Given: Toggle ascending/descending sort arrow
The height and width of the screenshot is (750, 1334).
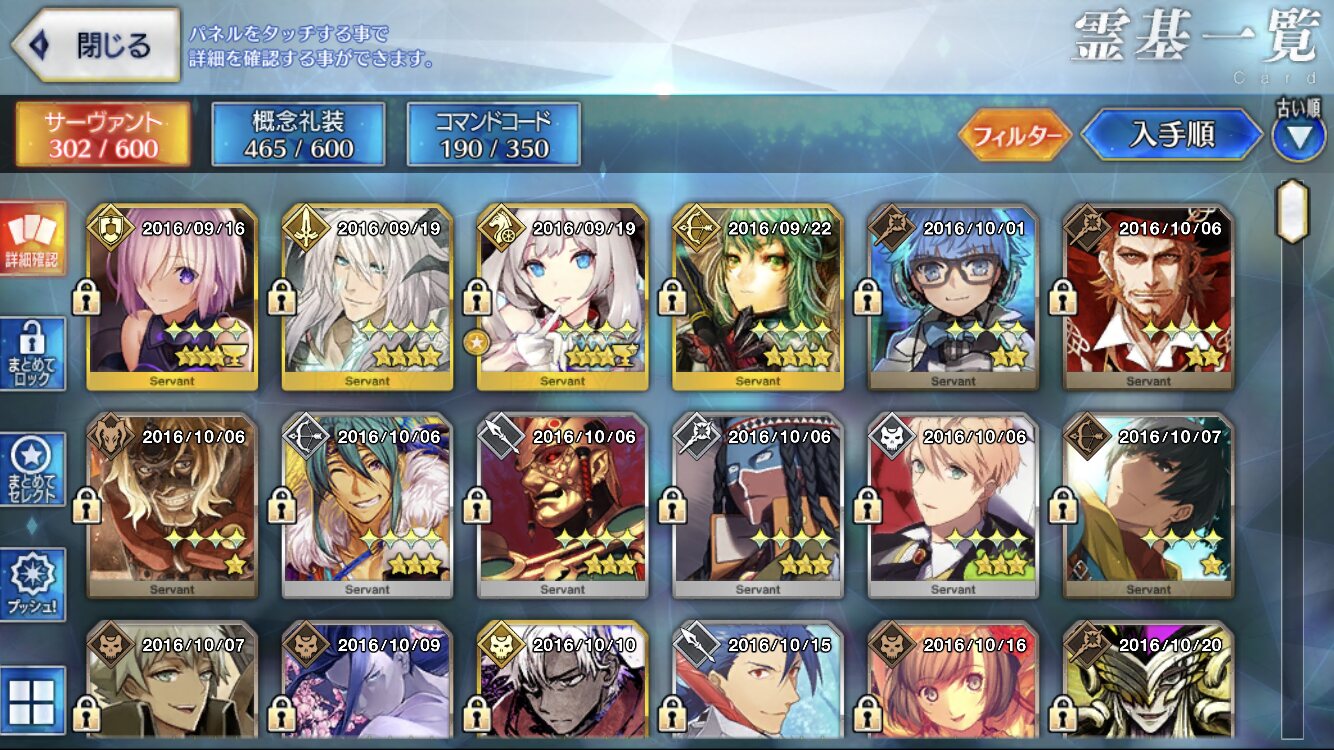Looking at the screenshot, I should (x=1298, y=136).
